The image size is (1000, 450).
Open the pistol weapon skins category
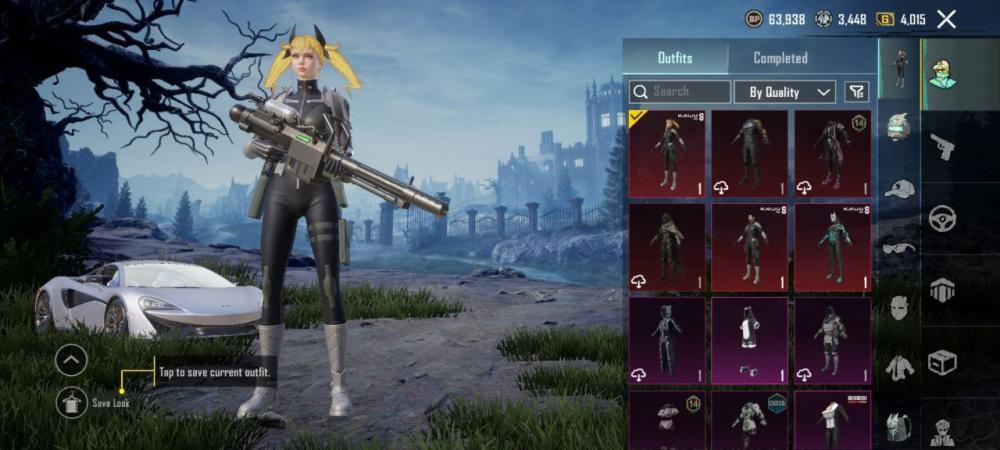(942, 148)
